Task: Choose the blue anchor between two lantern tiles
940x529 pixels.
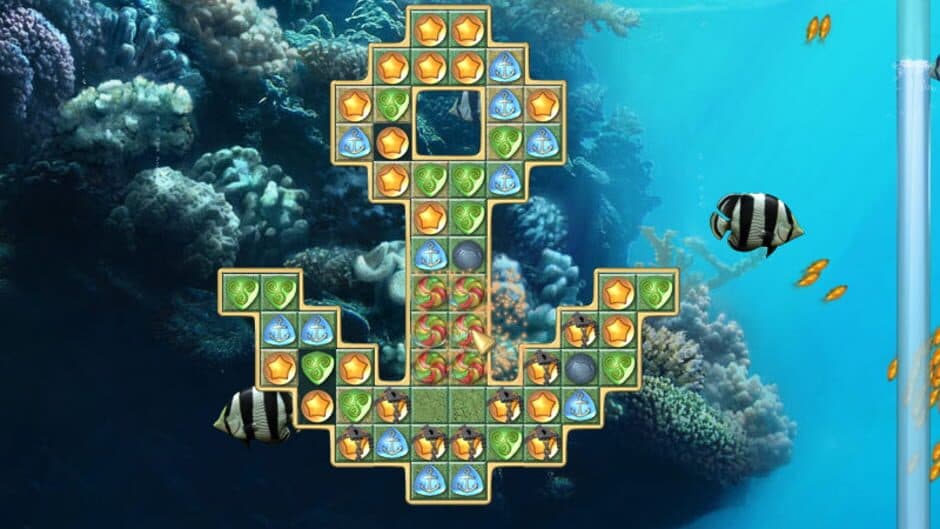Action: point(392,442)
